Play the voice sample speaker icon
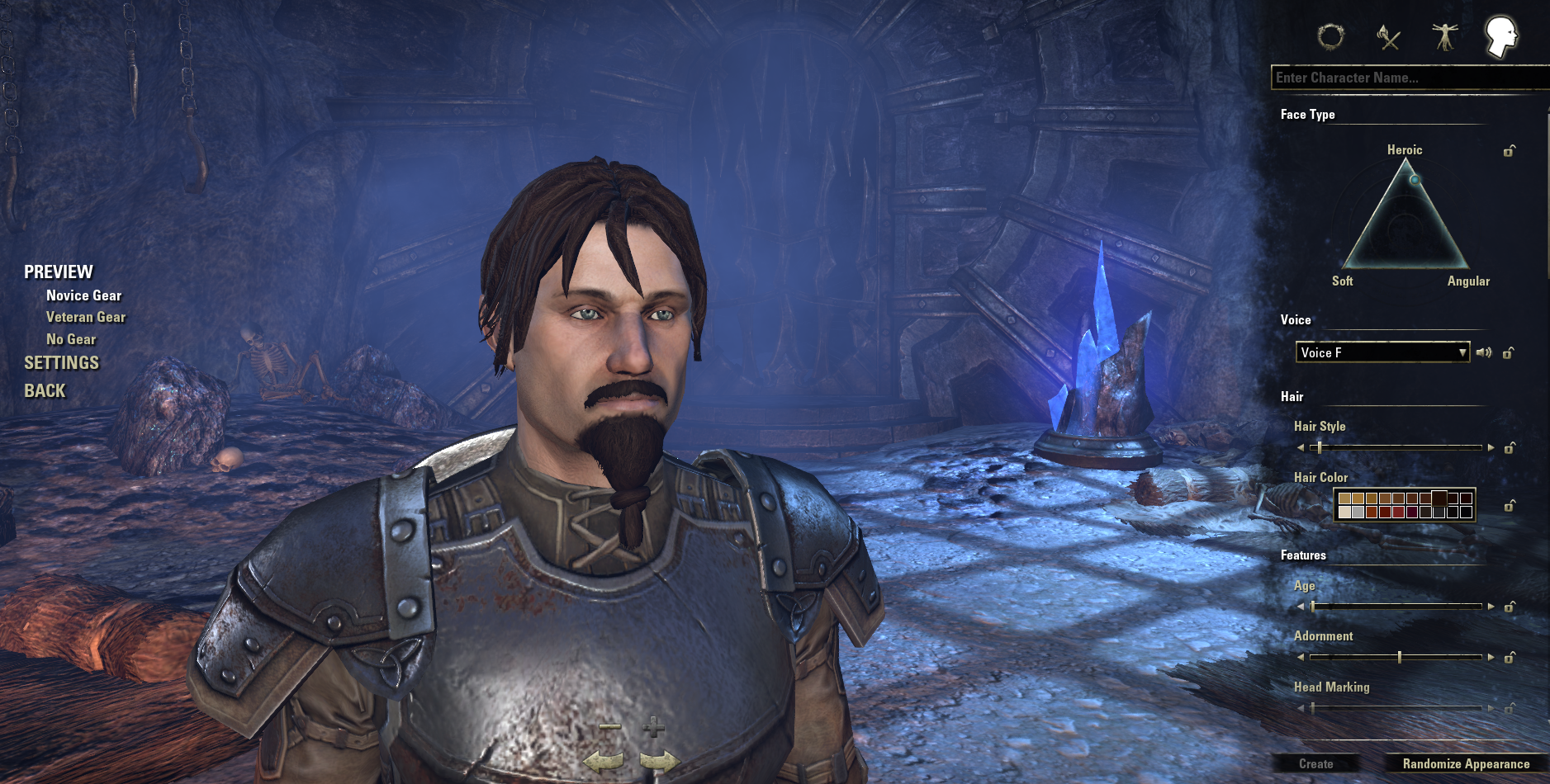This screenshot has height=784, width=1550. point(1484,352)
